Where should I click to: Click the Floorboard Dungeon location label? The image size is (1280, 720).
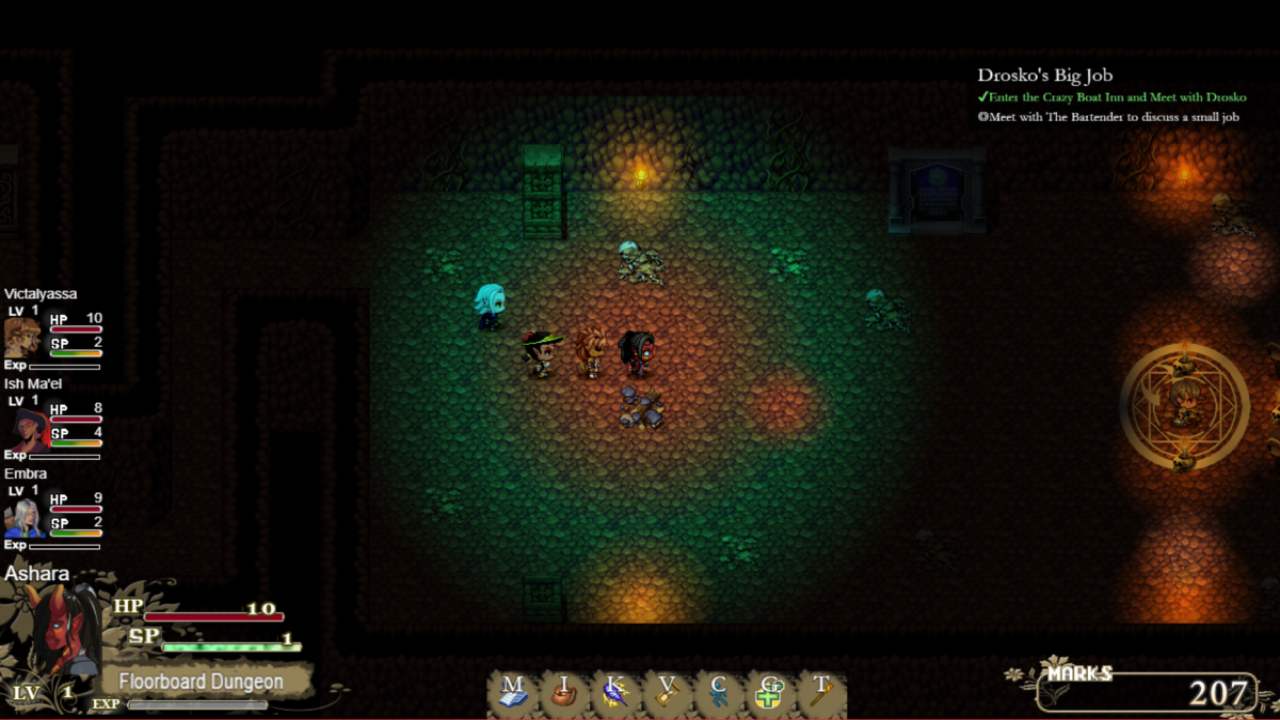(x=203, y=679)
